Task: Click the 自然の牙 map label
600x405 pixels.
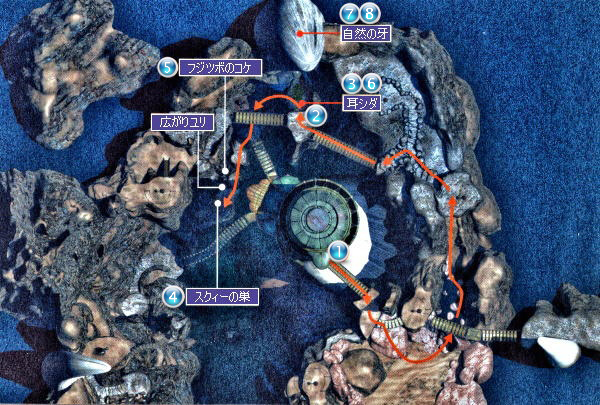Action: tap(364, 33)
